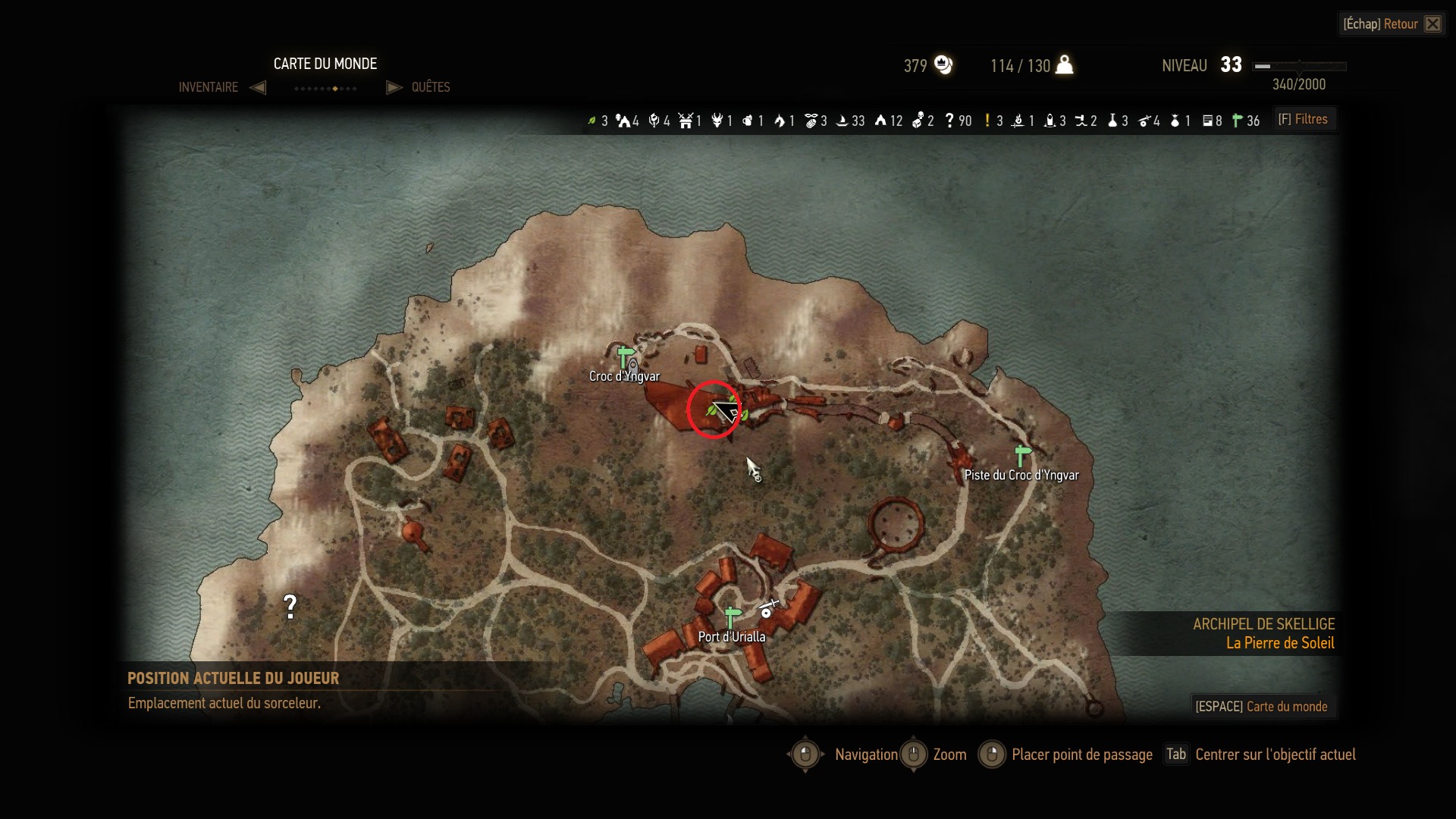Image resolution: width=1456 pixels, height=819 pixels.
Task: Open the Filtres map filter list
Action: pyautogui.click(x=1304, y=120)
